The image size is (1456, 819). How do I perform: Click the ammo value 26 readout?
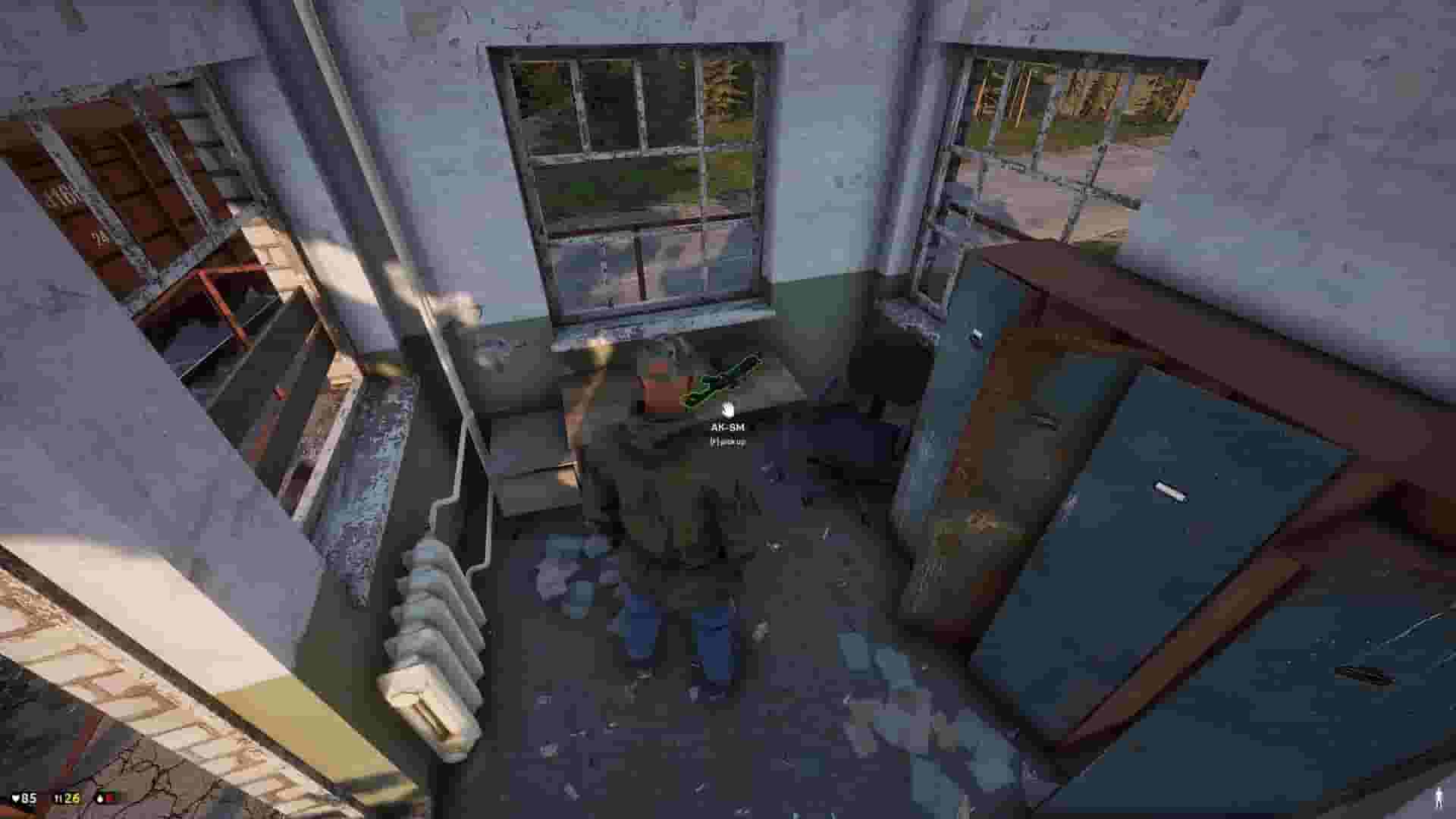(x=70, y=799)
